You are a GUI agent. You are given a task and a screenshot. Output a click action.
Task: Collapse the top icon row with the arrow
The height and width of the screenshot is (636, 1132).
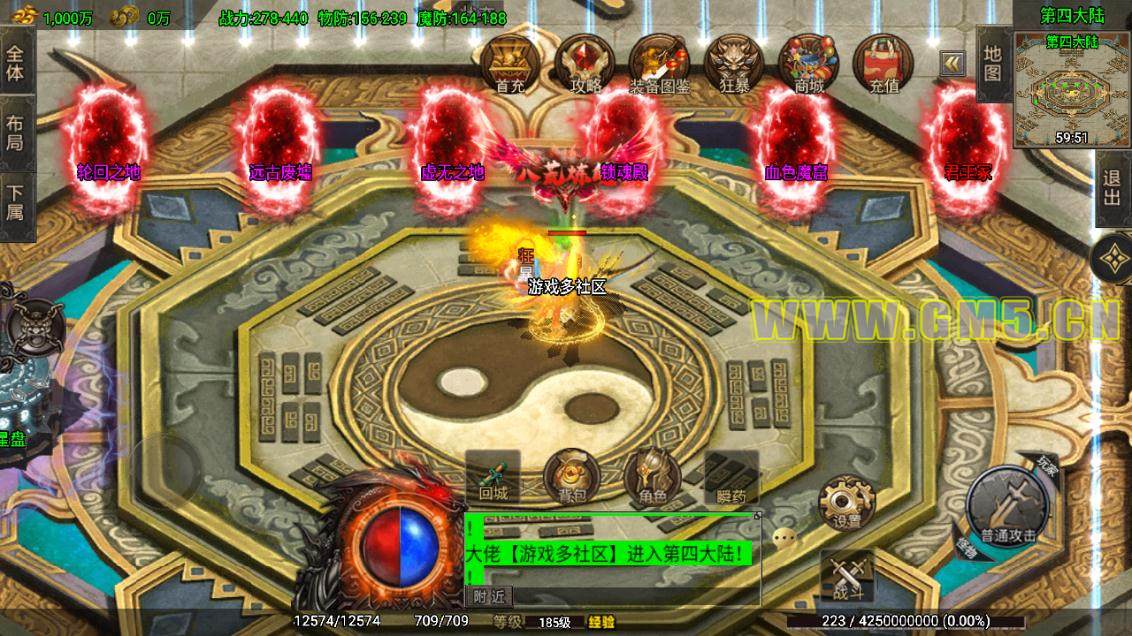click(953, 63)
